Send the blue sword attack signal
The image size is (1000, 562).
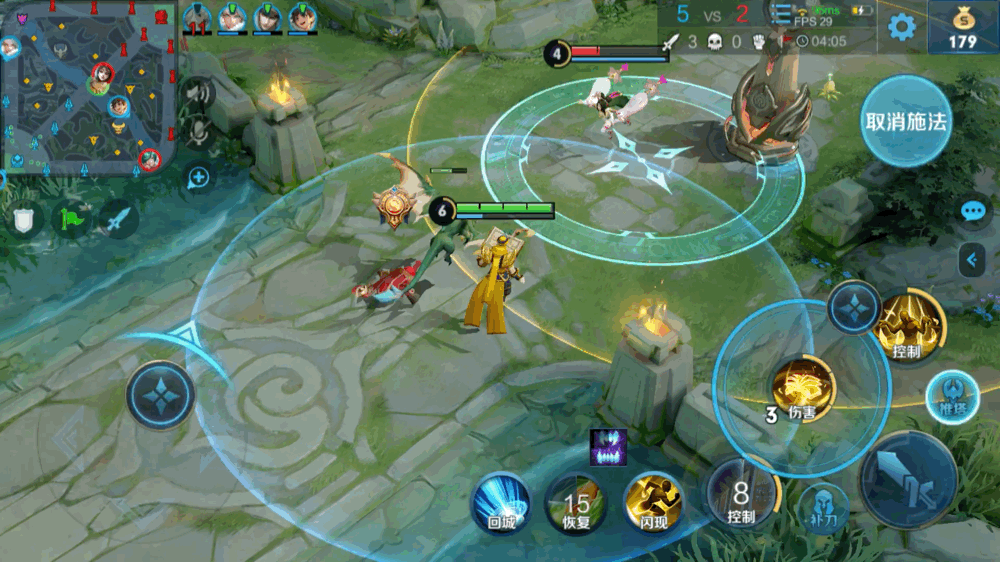click(x=116, y=217)
